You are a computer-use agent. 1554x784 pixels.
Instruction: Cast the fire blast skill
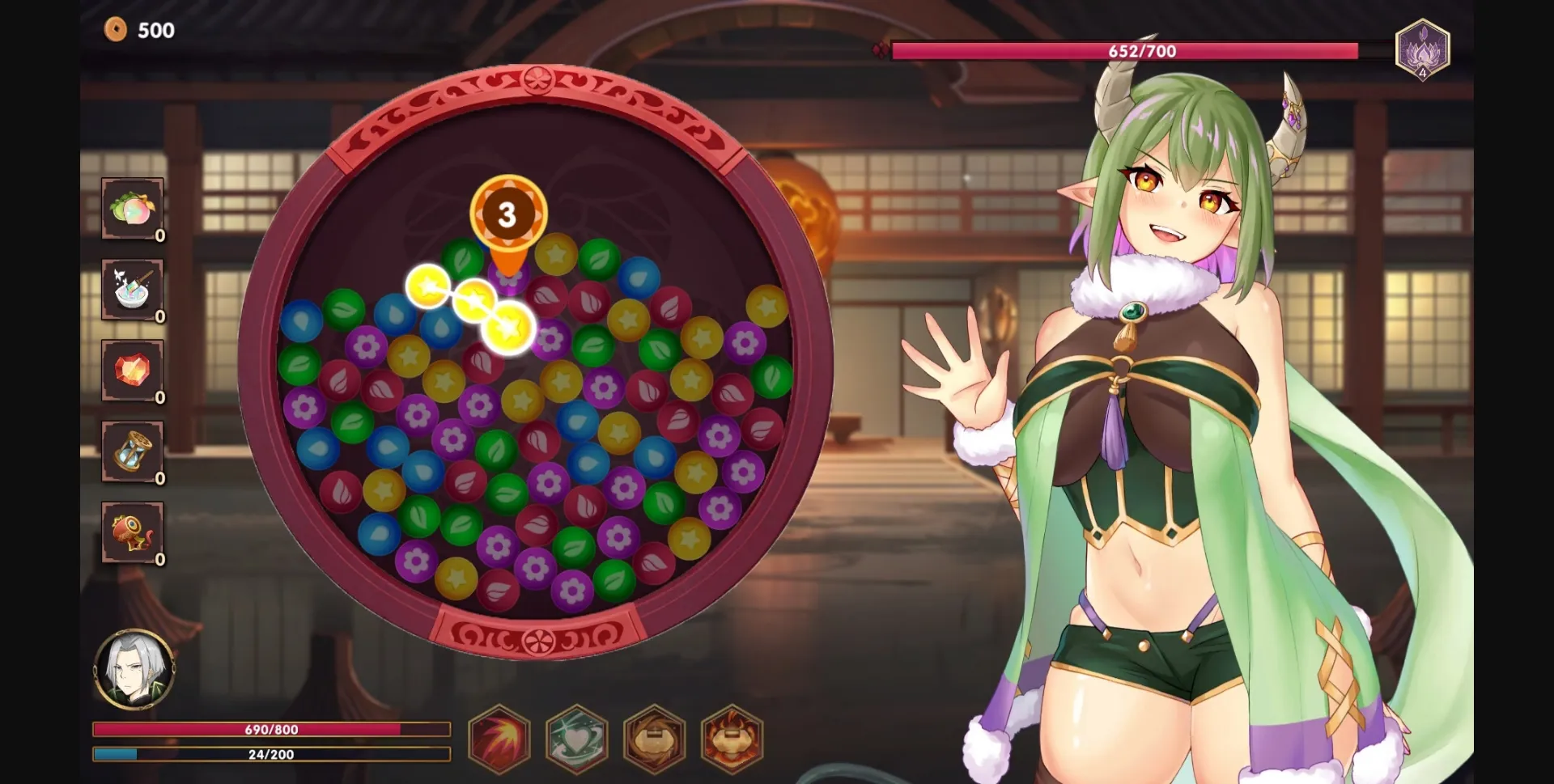[499, 741]
